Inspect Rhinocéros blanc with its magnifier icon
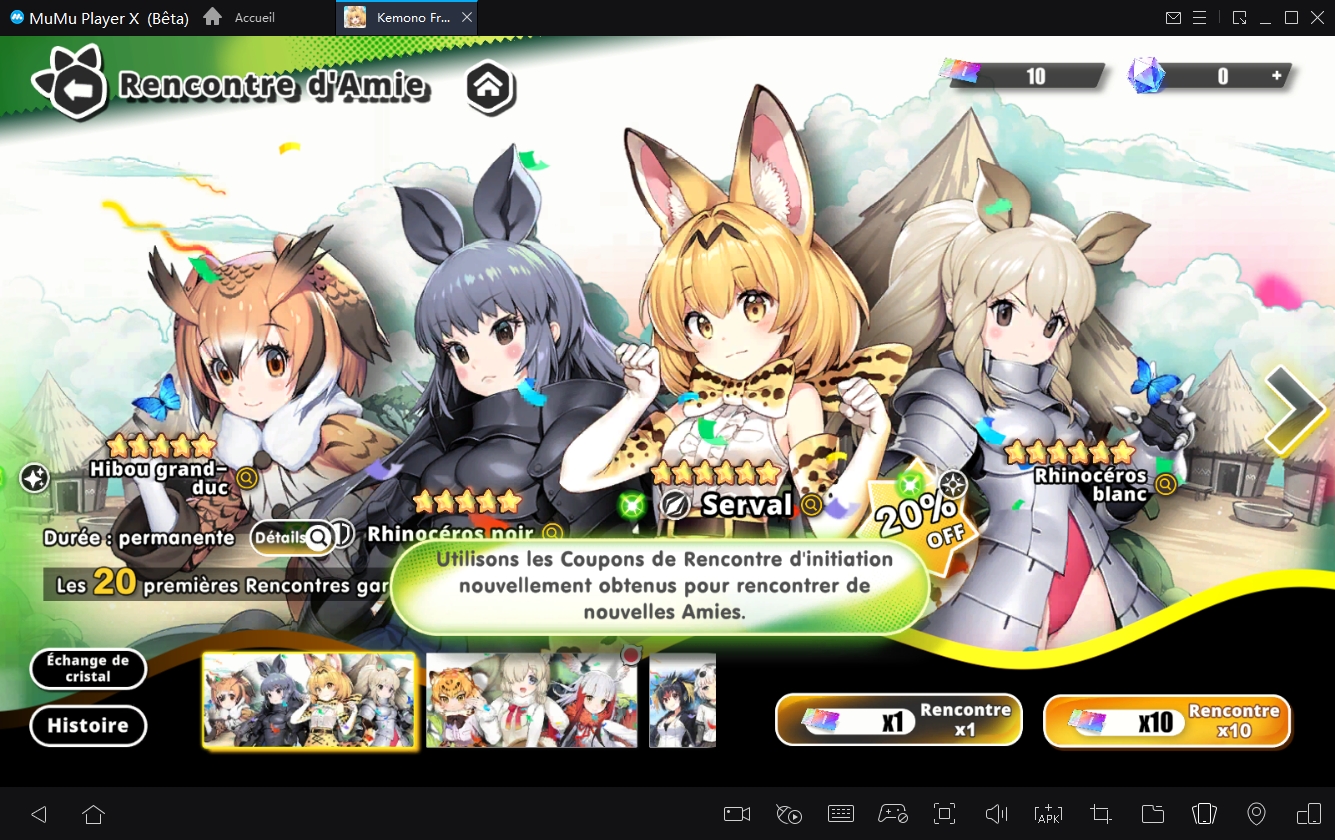 [1164, 485]
